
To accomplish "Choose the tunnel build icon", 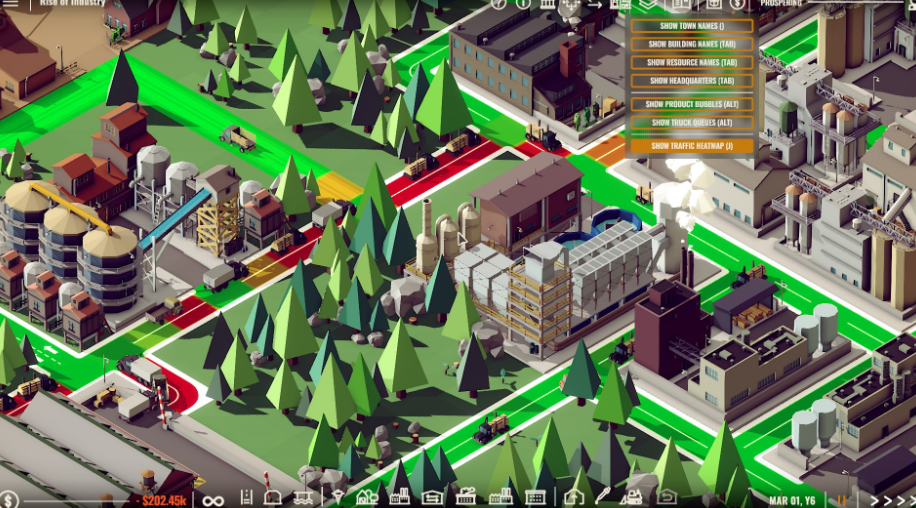I will [273, 497].
